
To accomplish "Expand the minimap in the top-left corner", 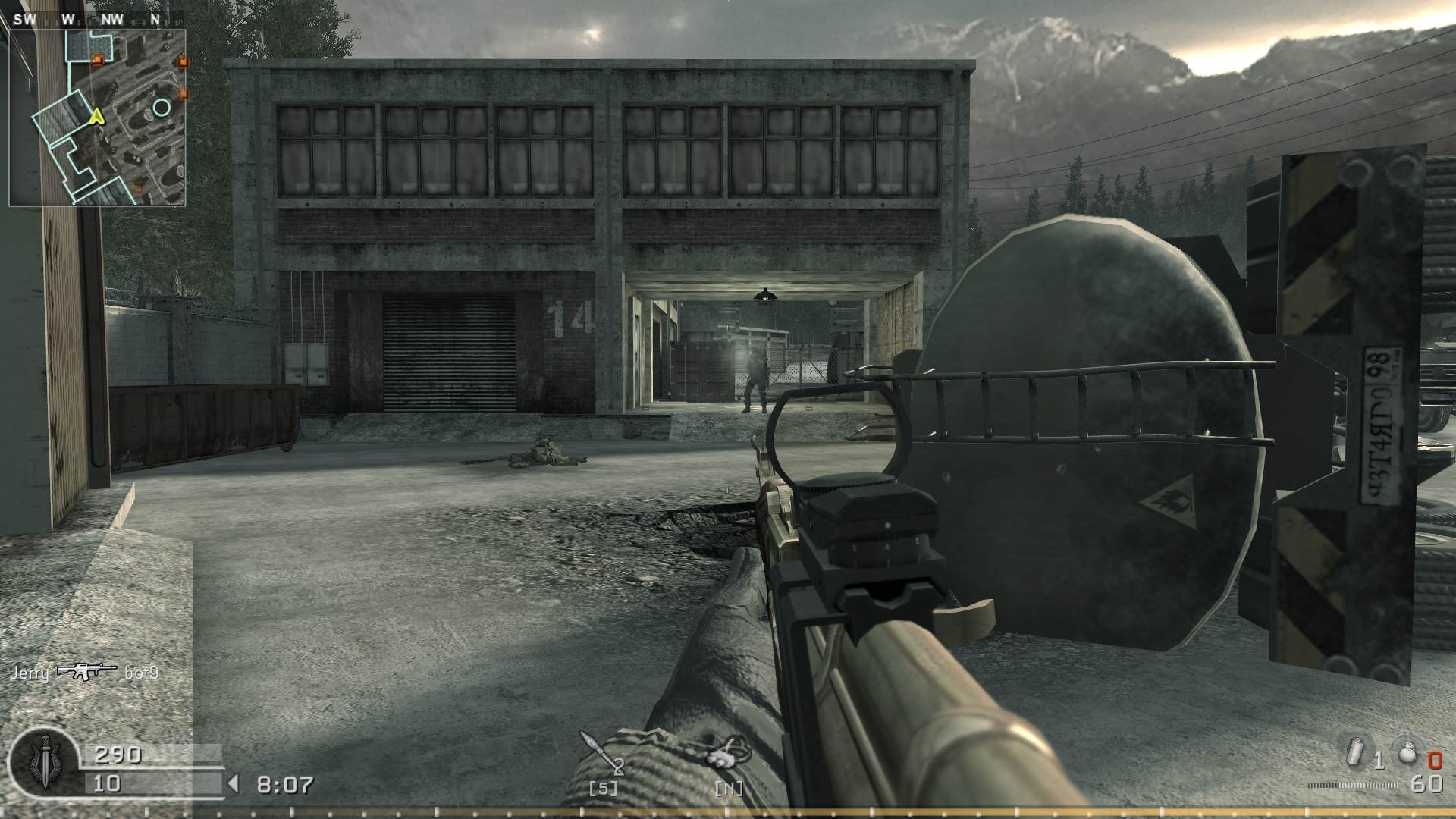I will 99,112.
